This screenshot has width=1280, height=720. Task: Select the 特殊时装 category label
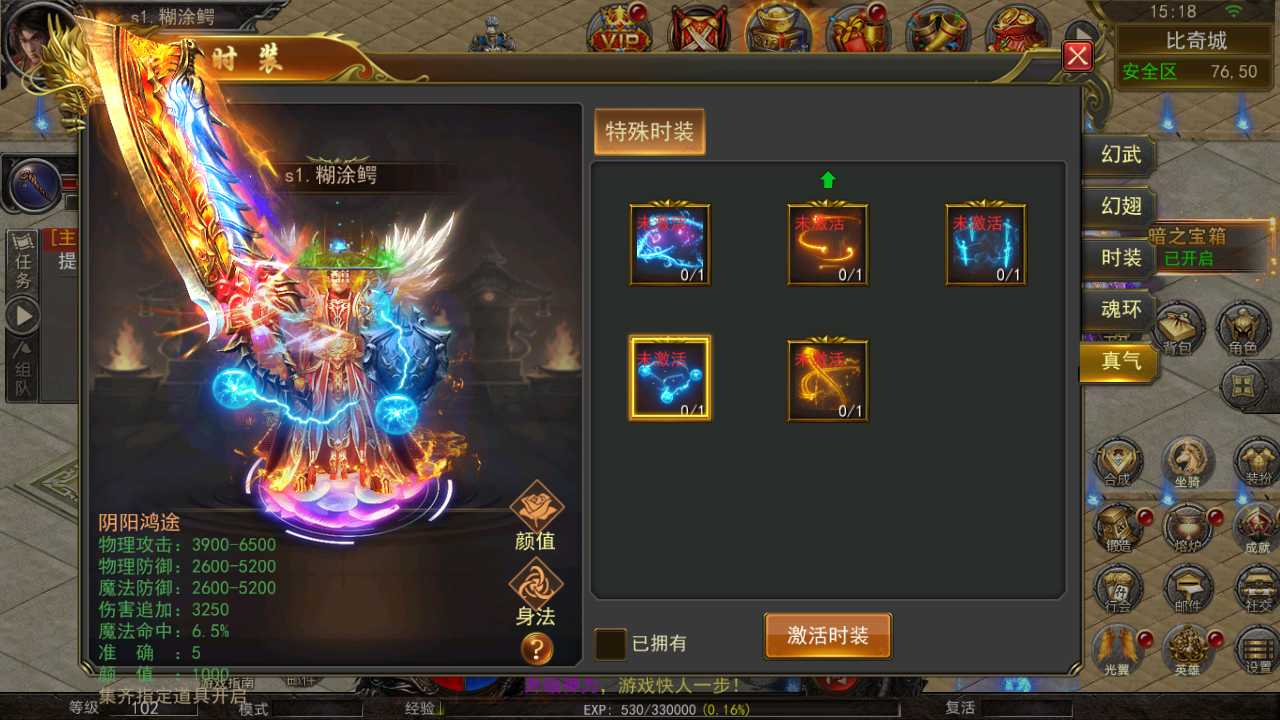coord(649,131)
